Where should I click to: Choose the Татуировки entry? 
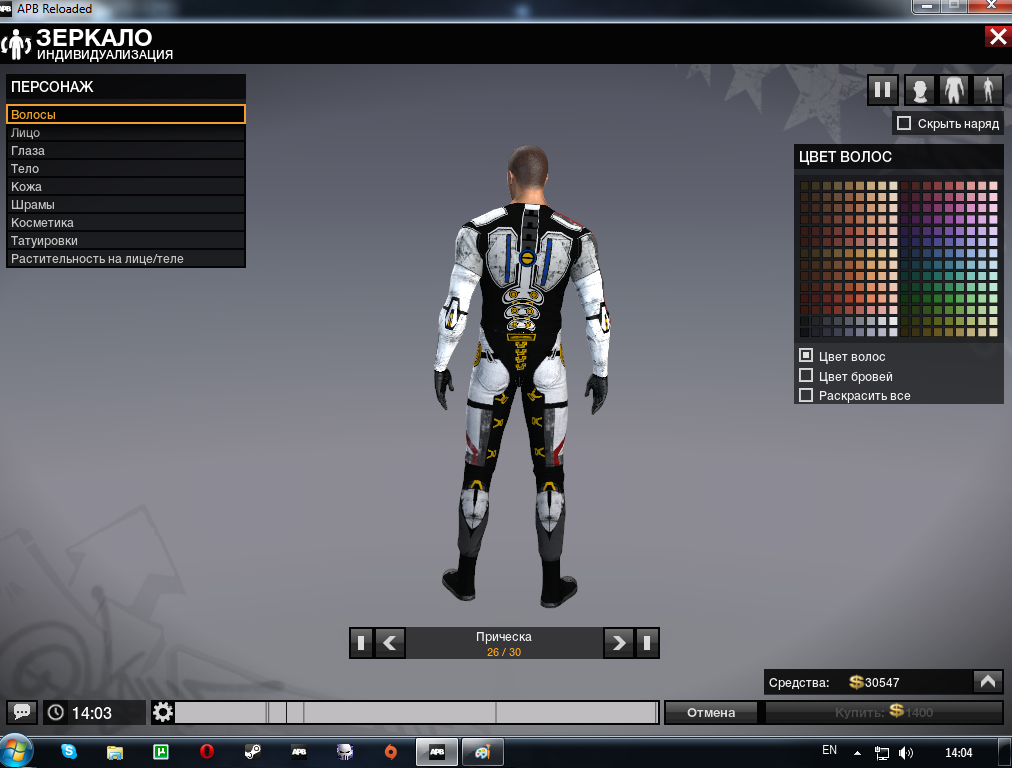[125, 241]
